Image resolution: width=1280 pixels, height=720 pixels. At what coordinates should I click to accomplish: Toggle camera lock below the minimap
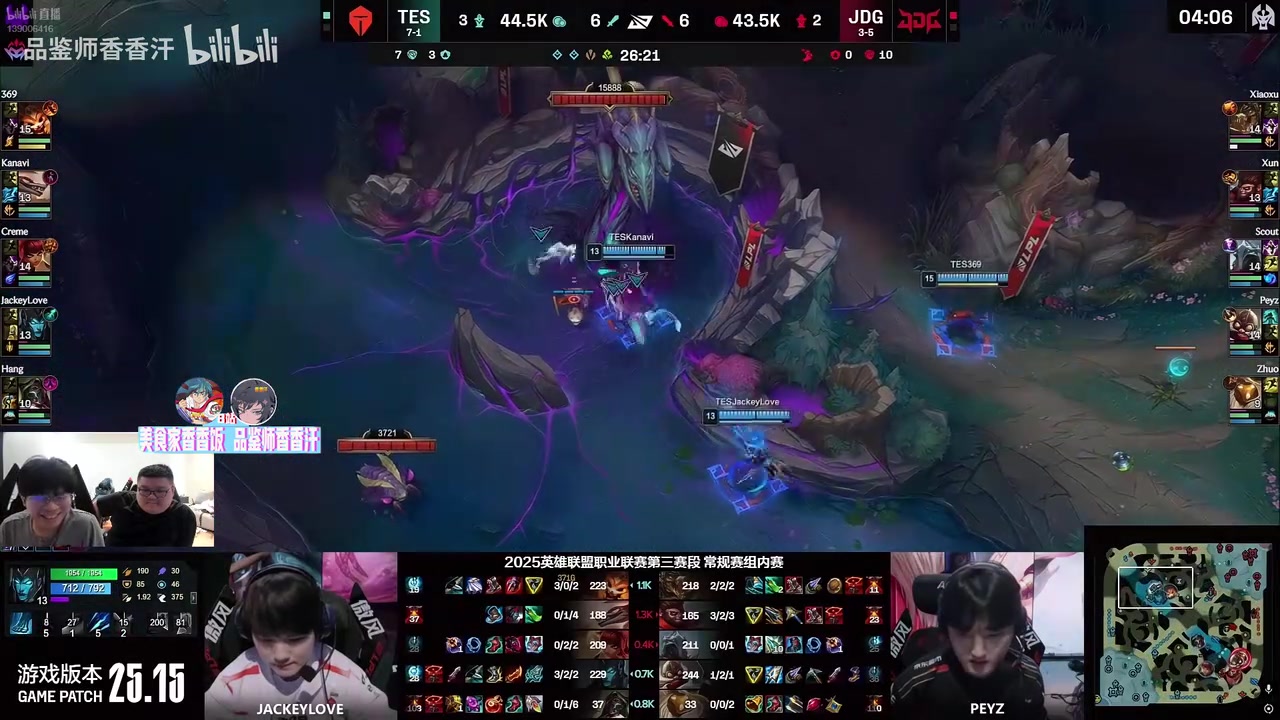tap(1268, 706)
